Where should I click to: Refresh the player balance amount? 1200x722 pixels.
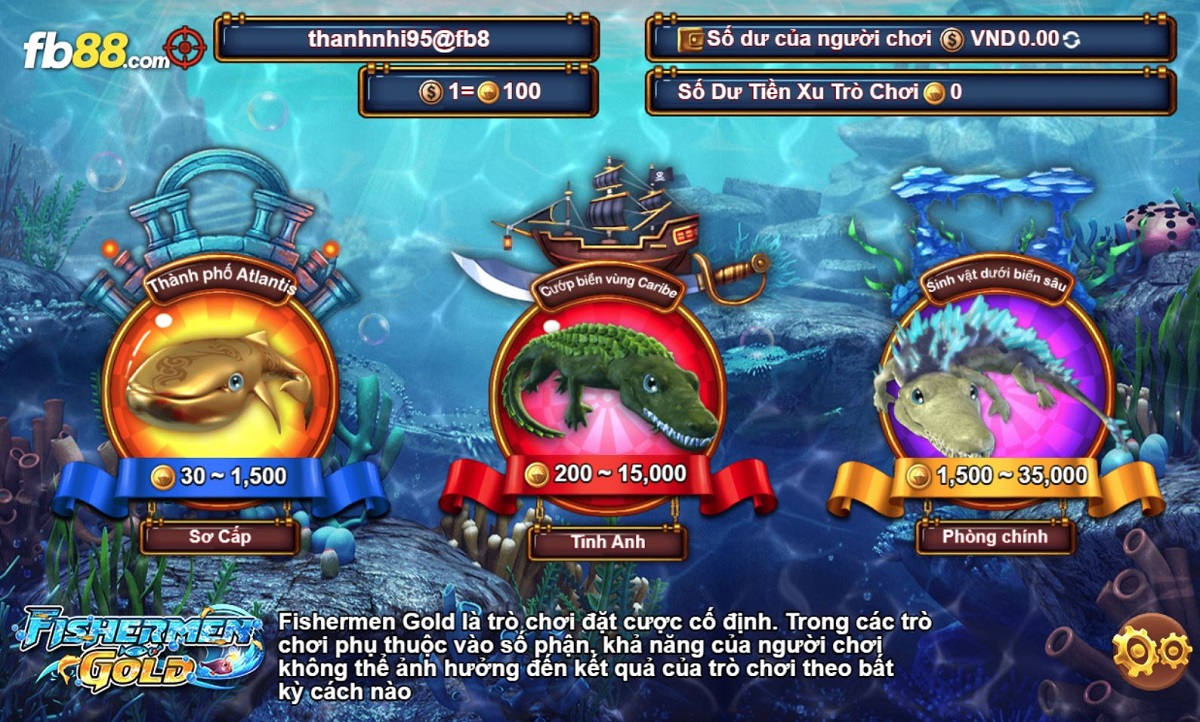pos(1072,40)
